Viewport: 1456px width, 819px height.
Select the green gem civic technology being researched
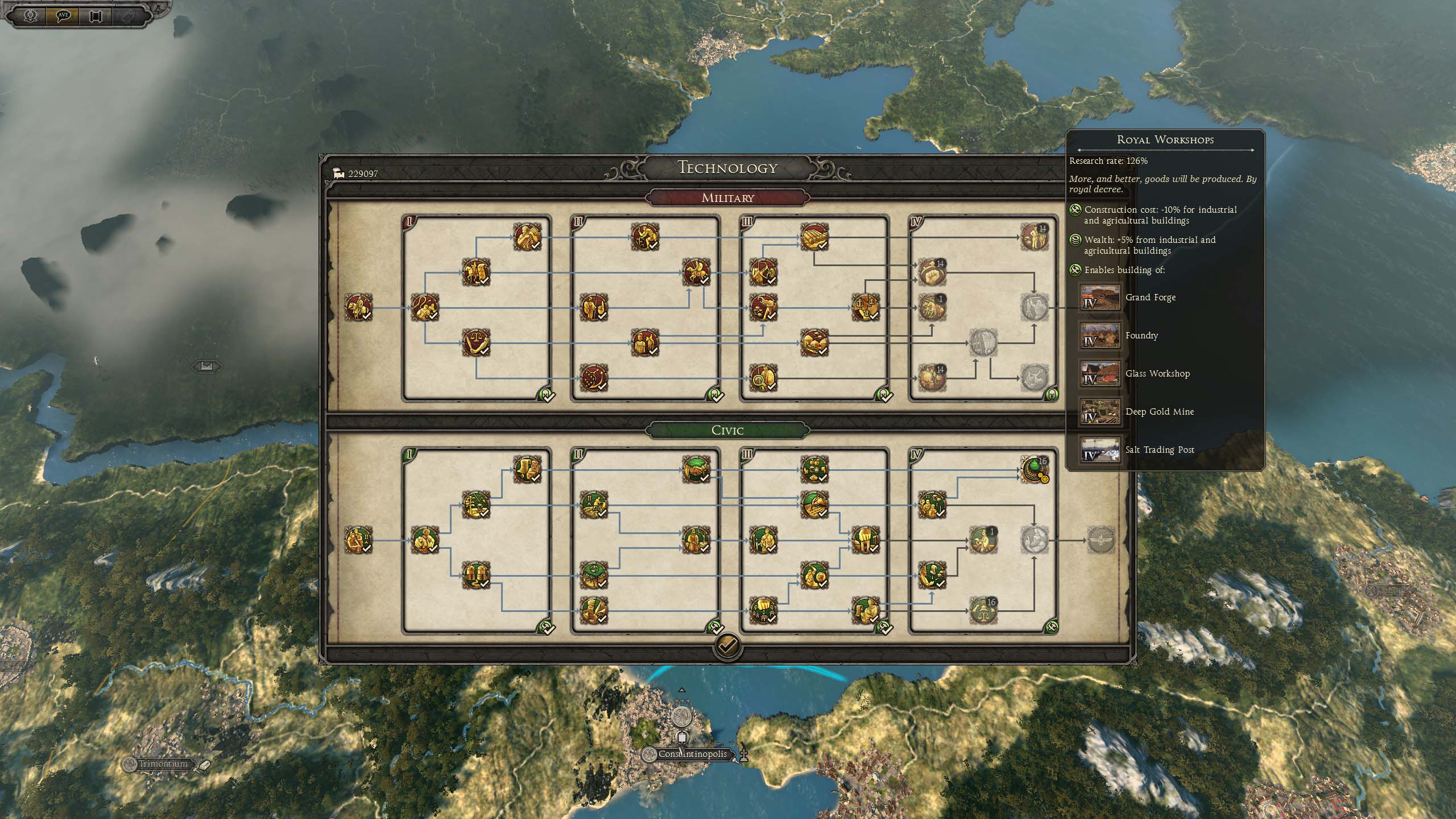click(x=1034, y=470)
